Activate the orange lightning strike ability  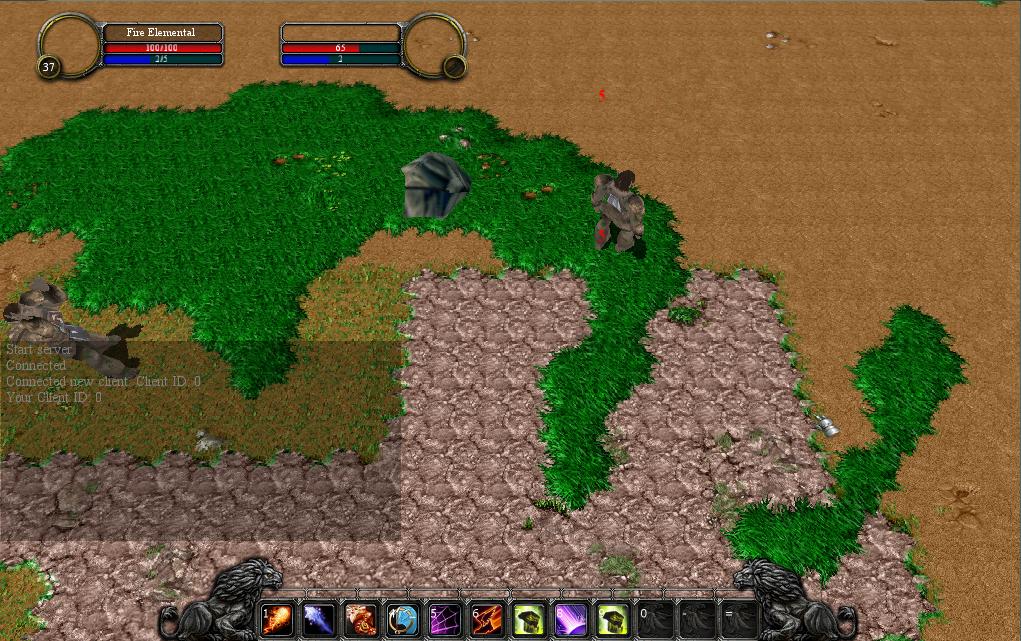coord(487,619)
